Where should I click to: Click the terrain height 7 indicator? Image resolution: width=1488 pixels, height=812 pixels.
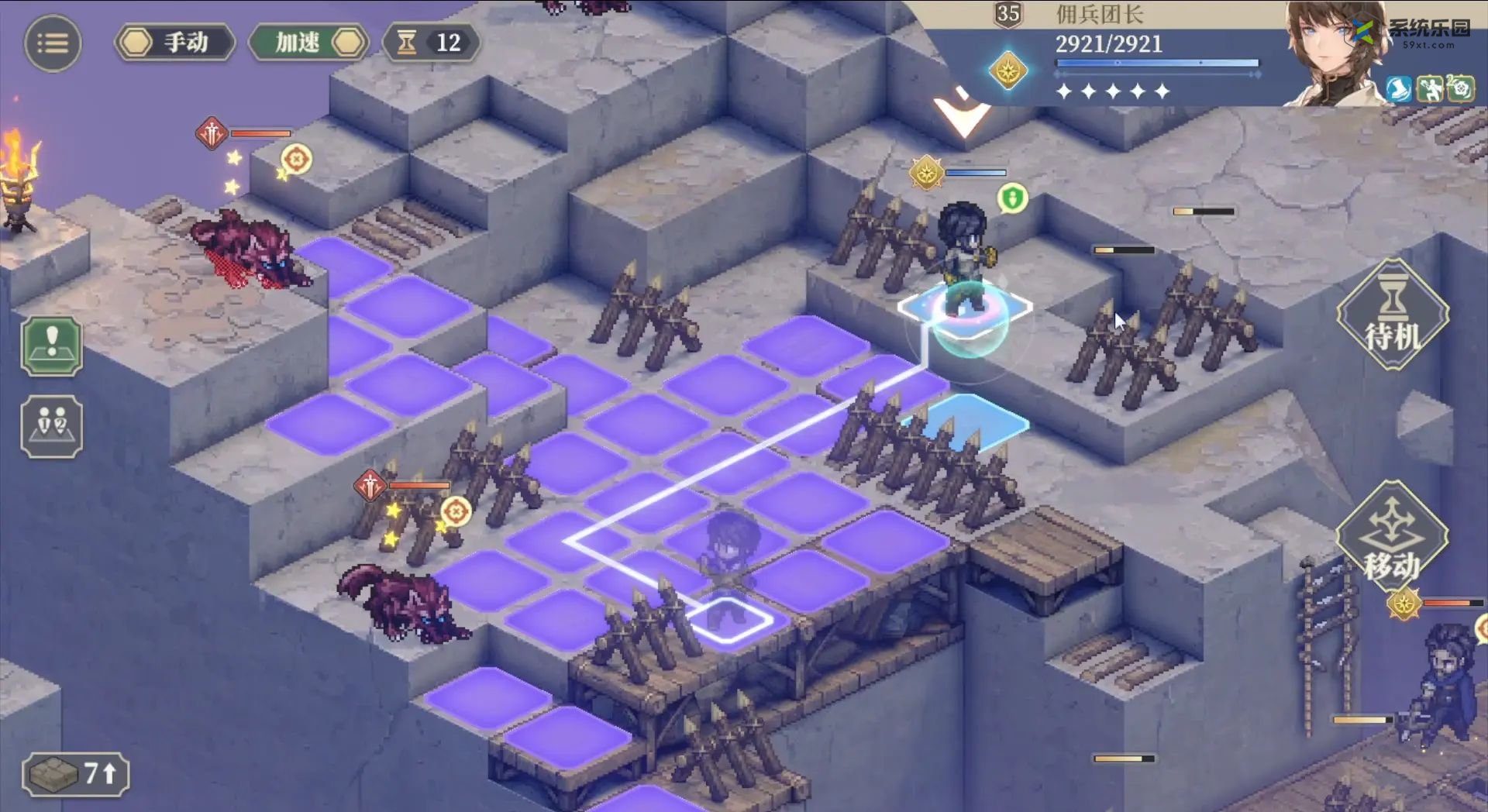click(x=75, y=773)
